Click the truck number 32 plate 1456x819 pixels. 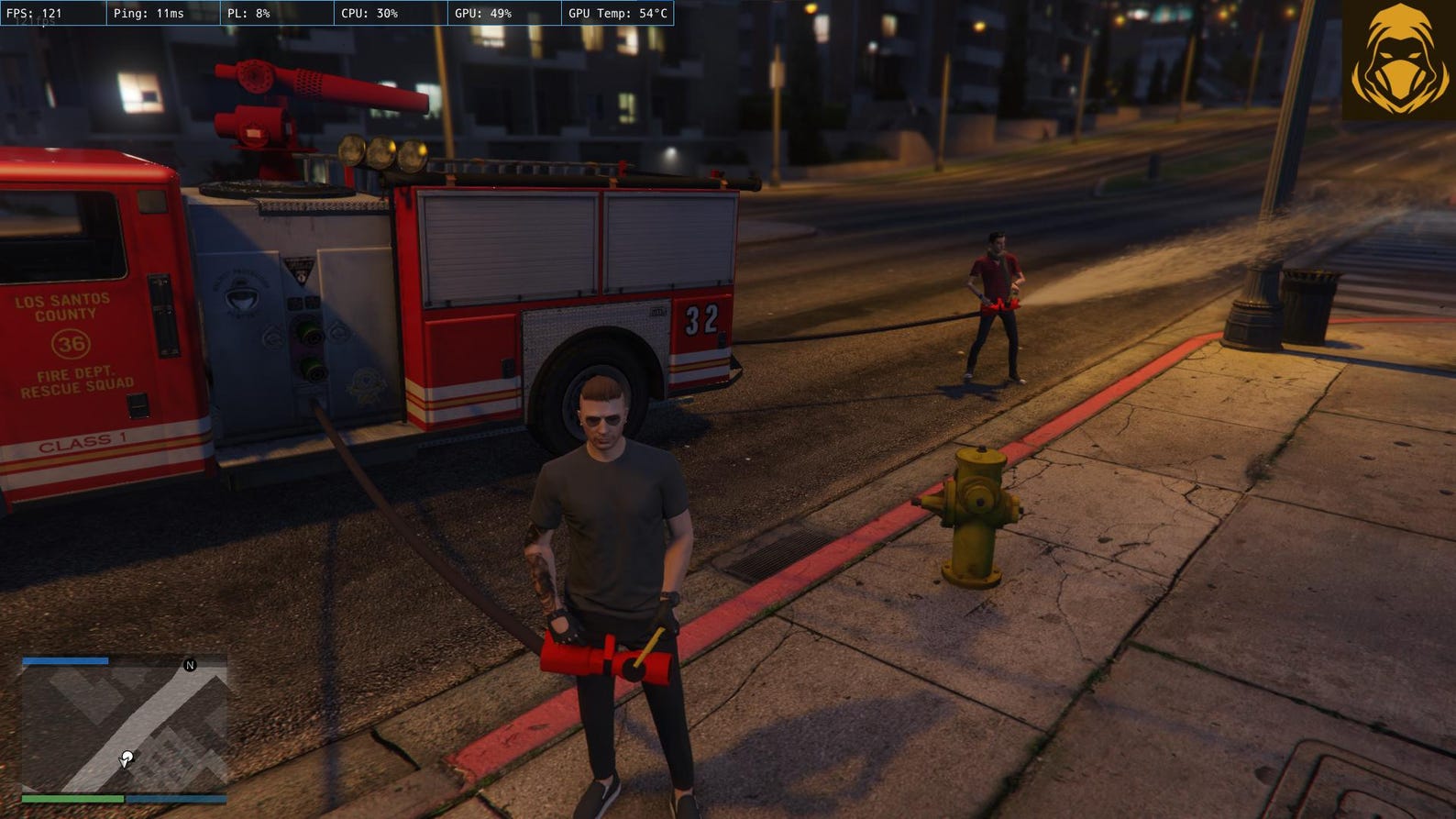tap(700, 317)
